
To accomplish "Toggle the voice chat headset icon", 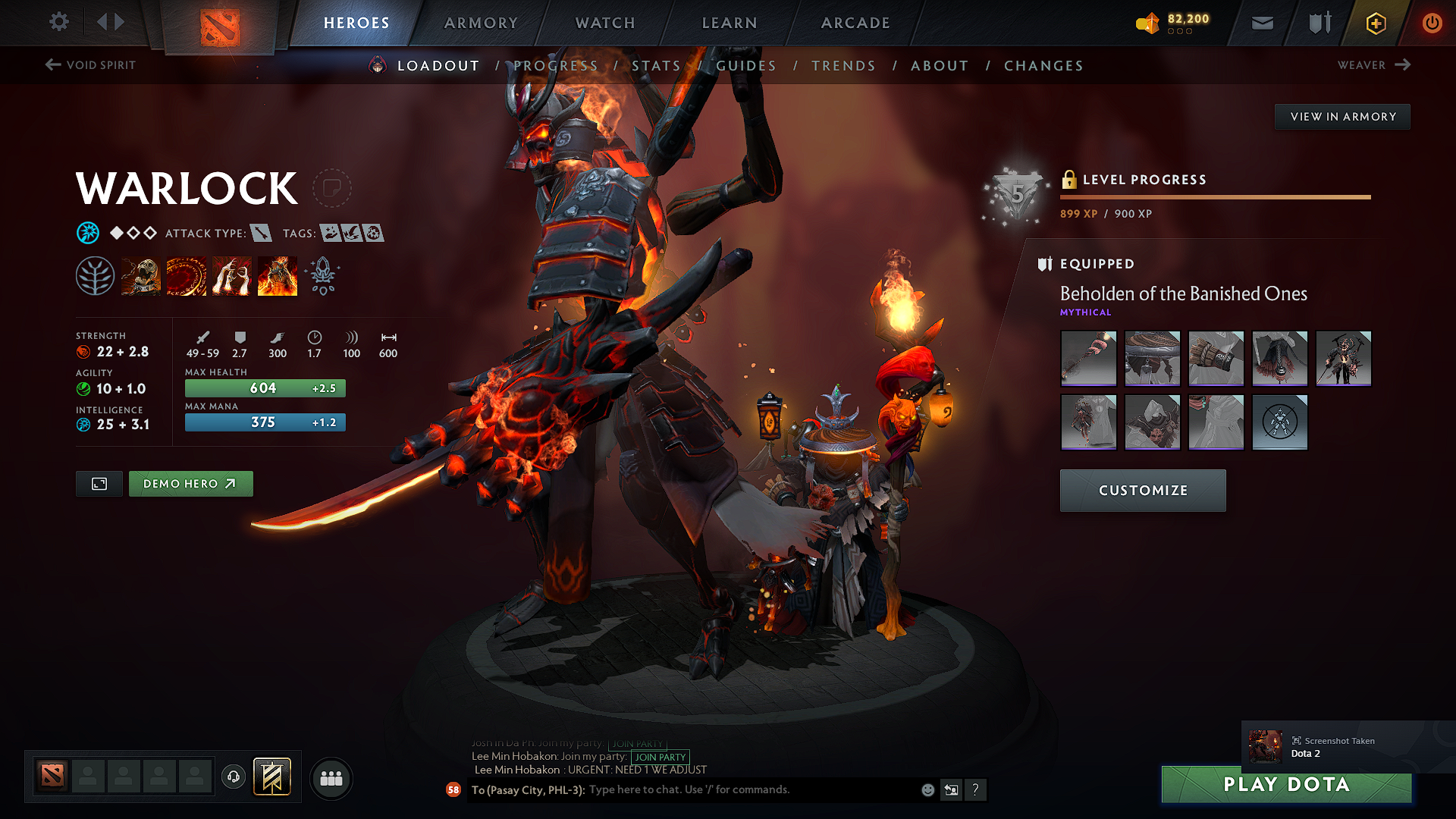I will (233, 777).
